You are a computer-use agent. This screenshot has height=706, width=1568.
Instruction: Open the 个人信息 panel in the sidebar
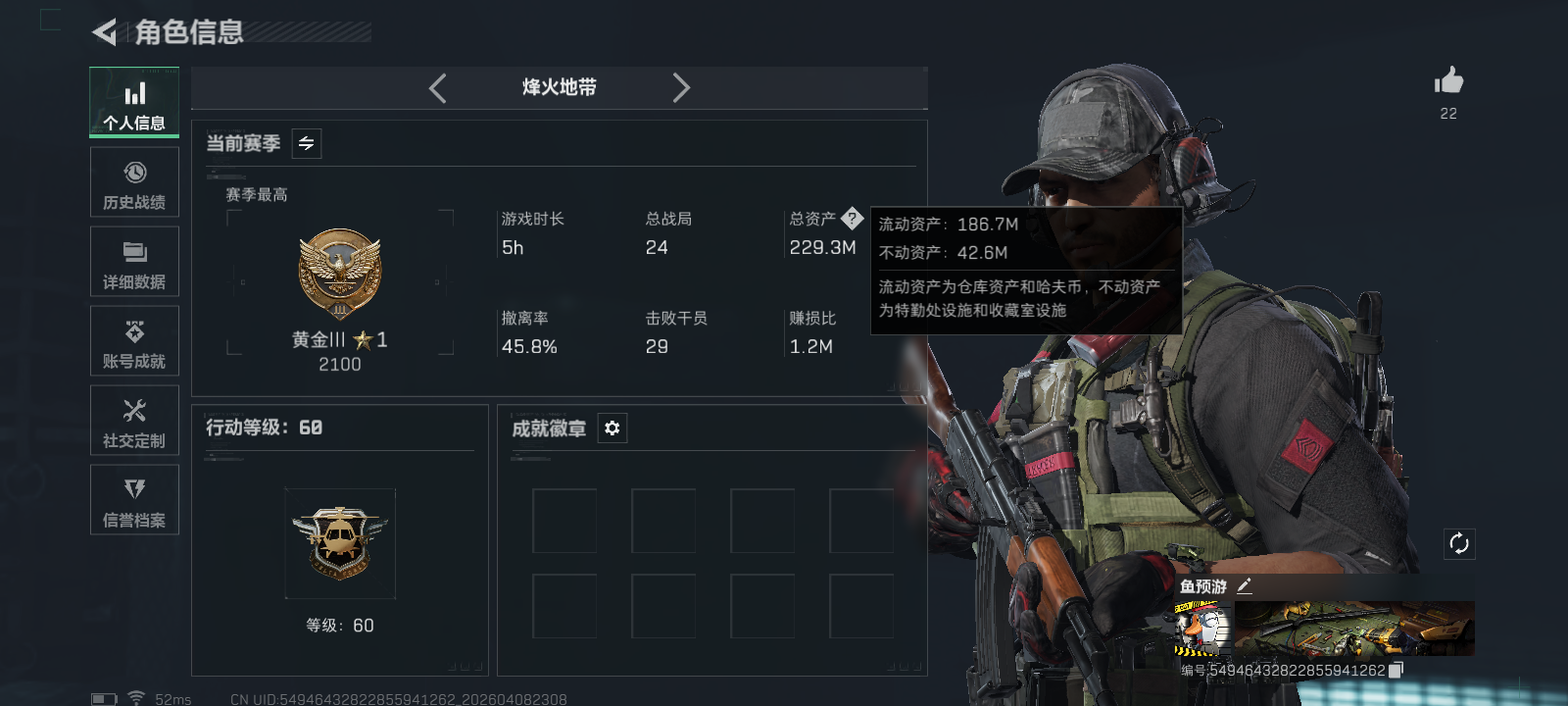134,102
